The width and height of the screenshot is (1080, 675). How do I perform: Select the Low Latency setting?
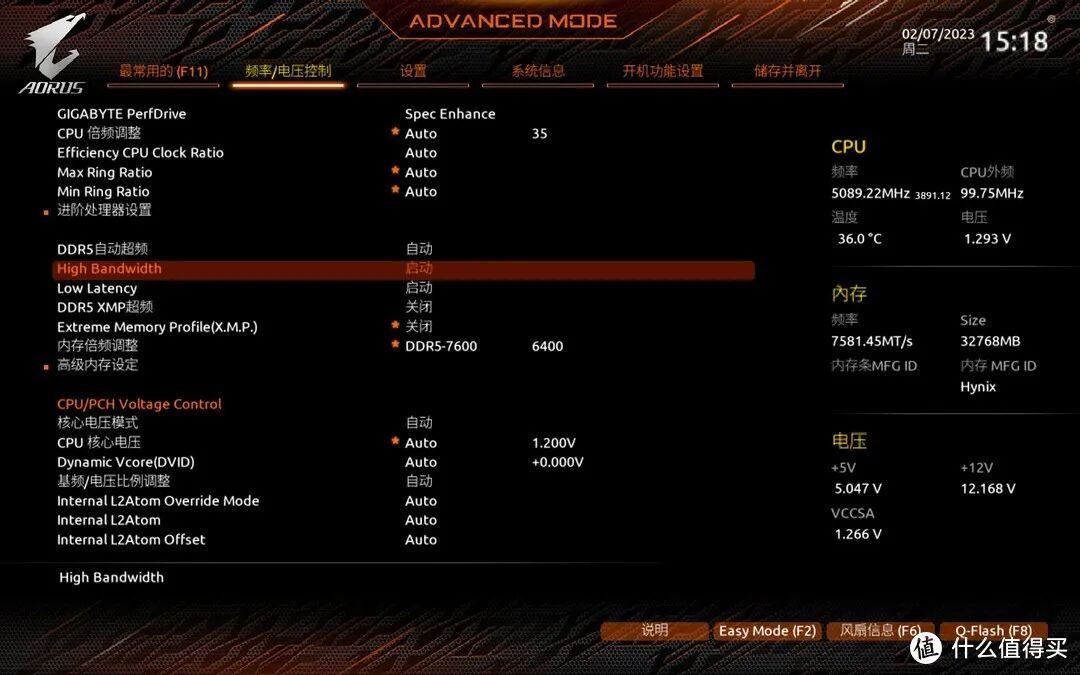point(97,288)
